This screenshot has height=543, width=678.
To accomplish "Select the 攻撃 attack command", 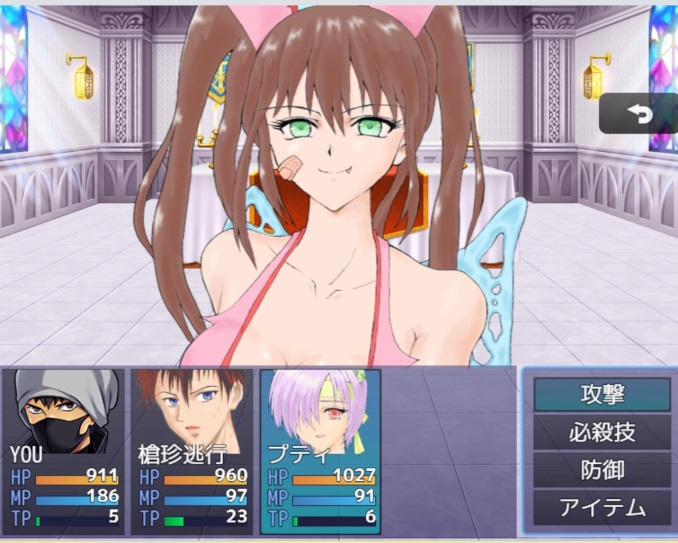I will [601, 394].
